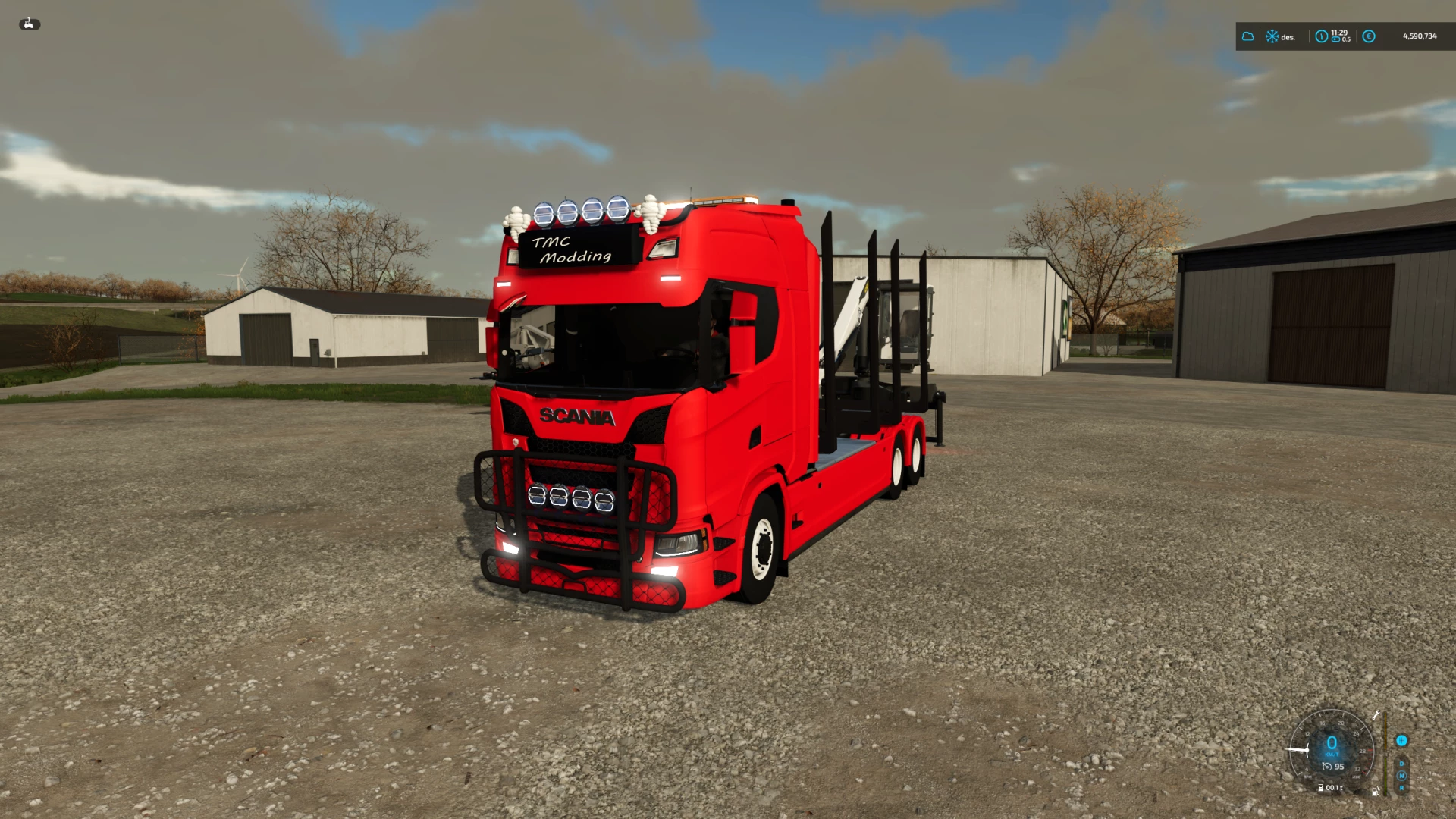Image resolution: width=1456 pixels, height=819 pixels.
Task: Click the snowflake temperature icon
Action: 1272,36
